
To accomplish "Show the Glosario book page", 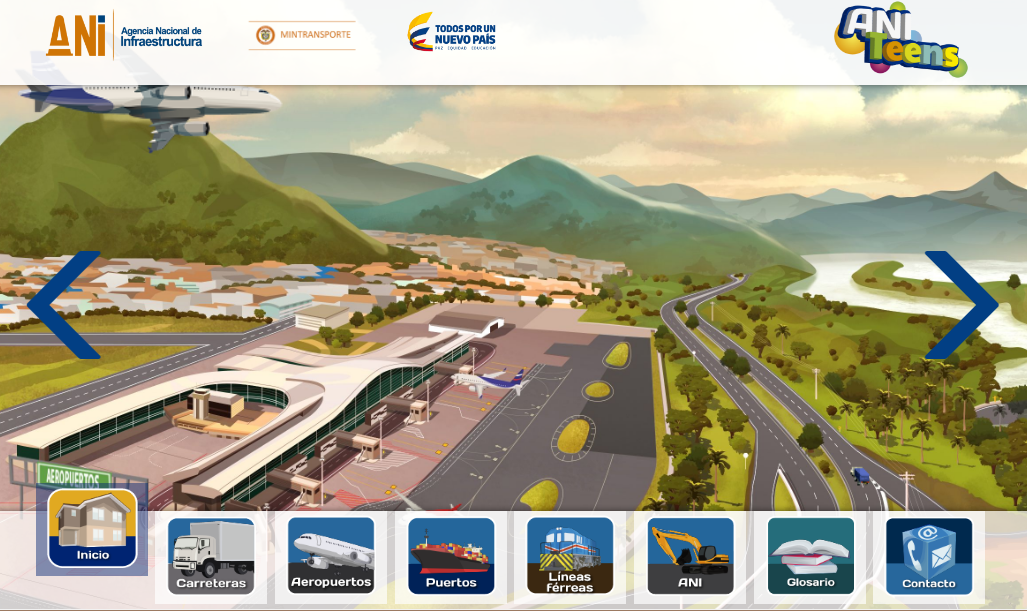I will coord(810,556).
